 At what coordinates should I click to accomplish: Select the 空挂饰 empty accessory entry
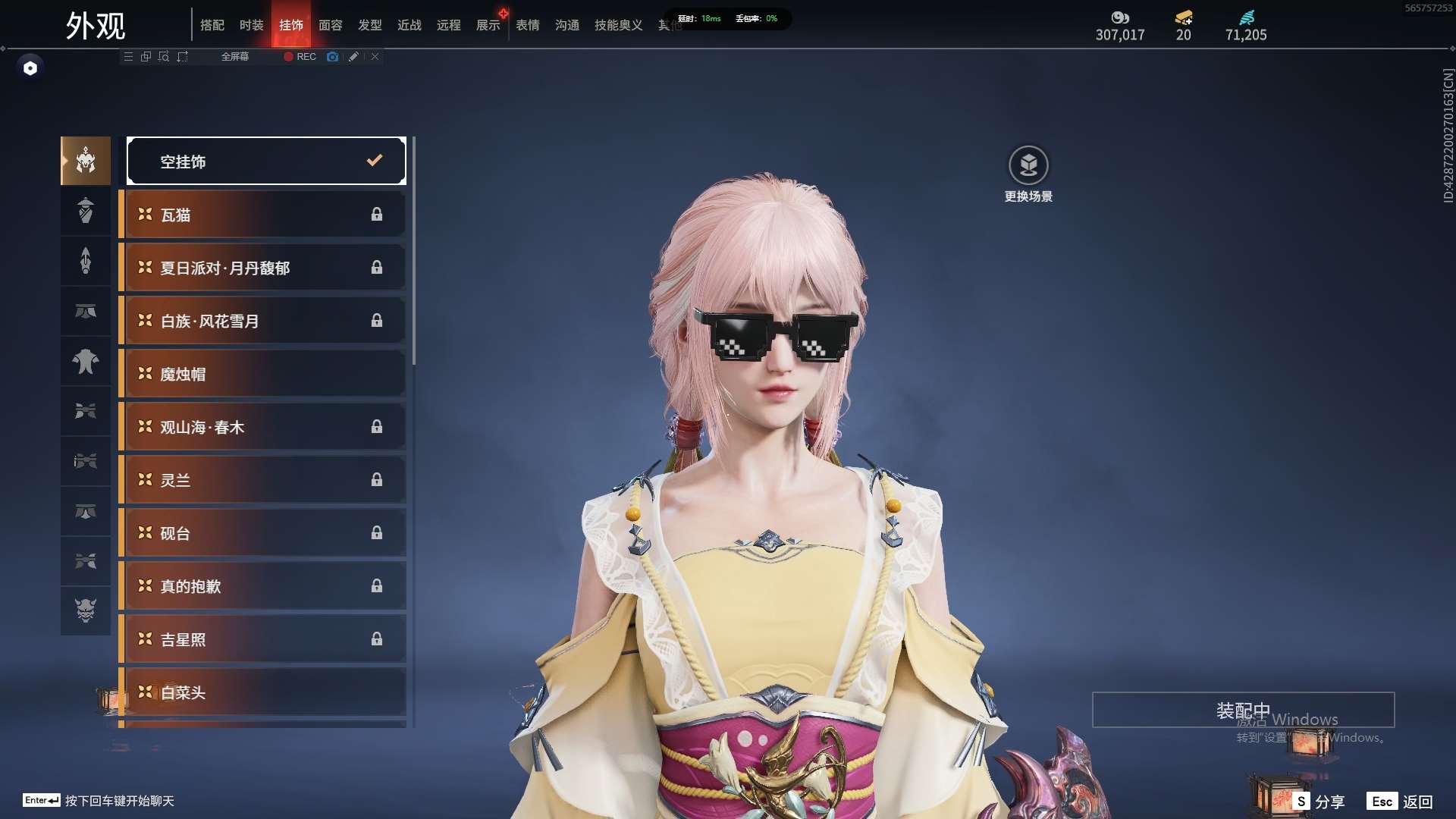pyautogui.click(x=265, y=161)
